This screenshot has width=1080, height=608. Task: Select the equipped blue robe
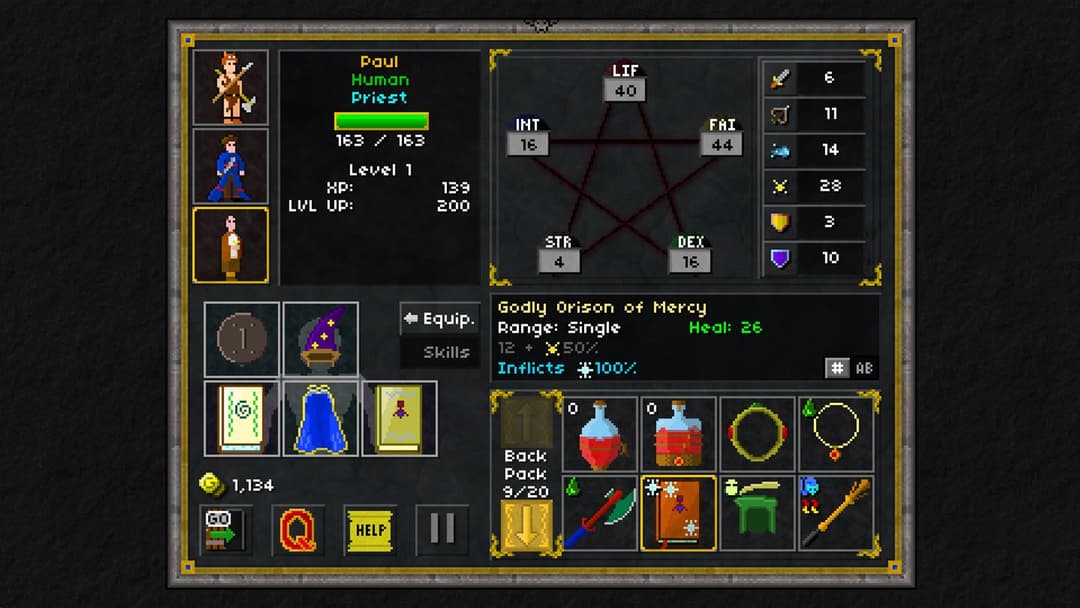click(321, 418)
